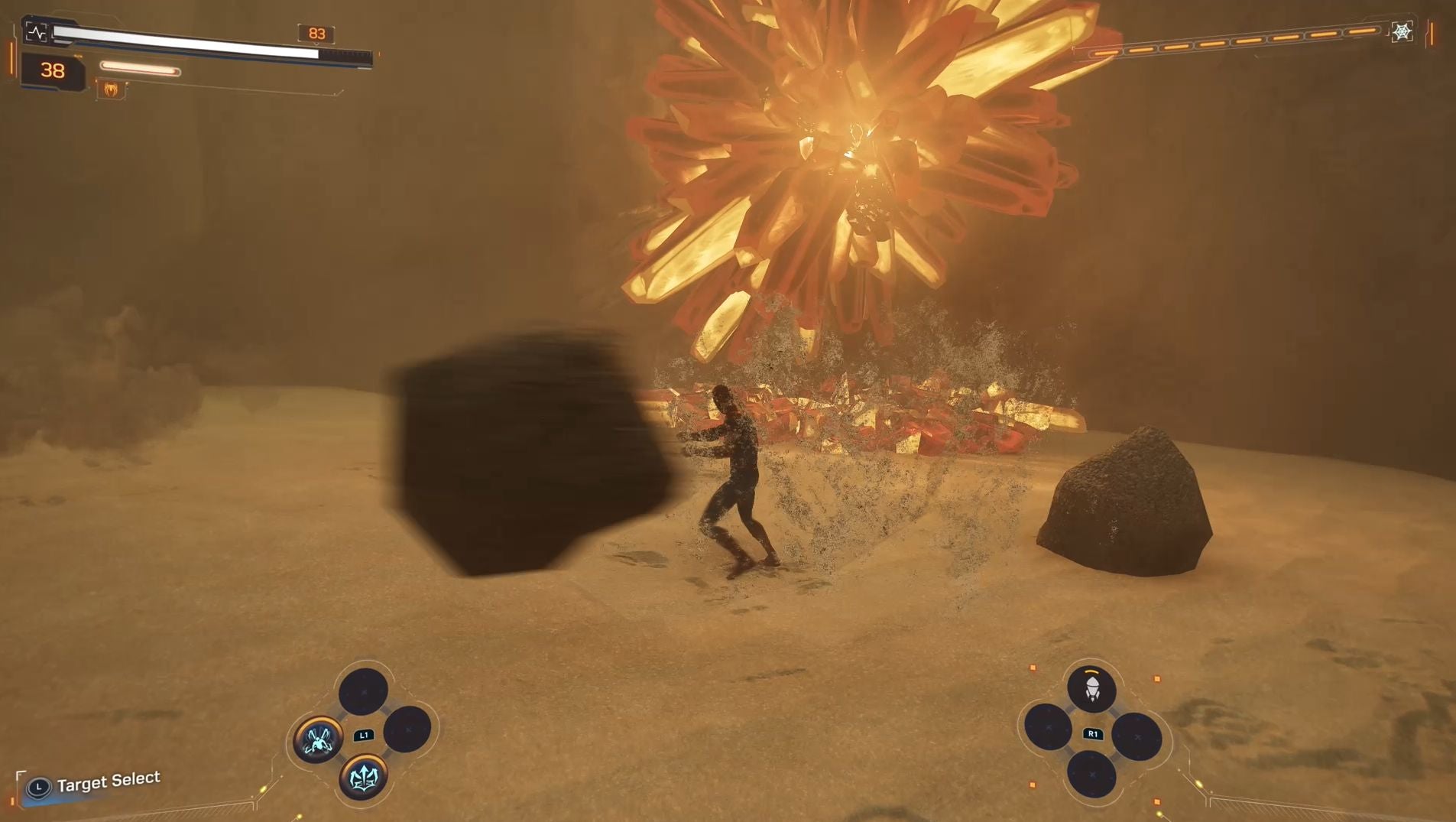Click the heartbeat health icon
This screenshot has width=1456, height=822.
(x=36, y=32)
